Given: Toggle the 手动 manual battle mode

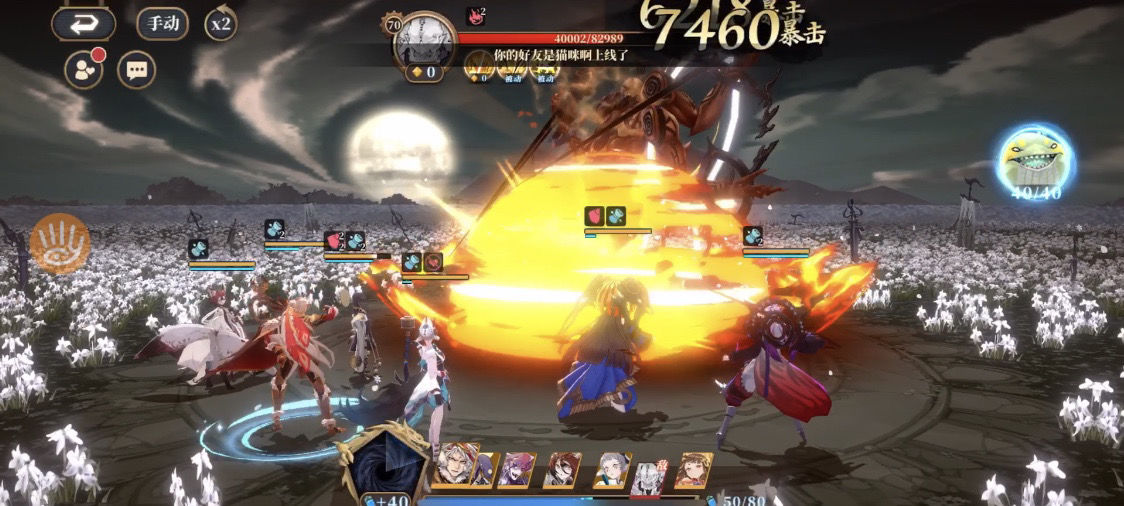Looking at the screenshot, I should tap(163, 23).
